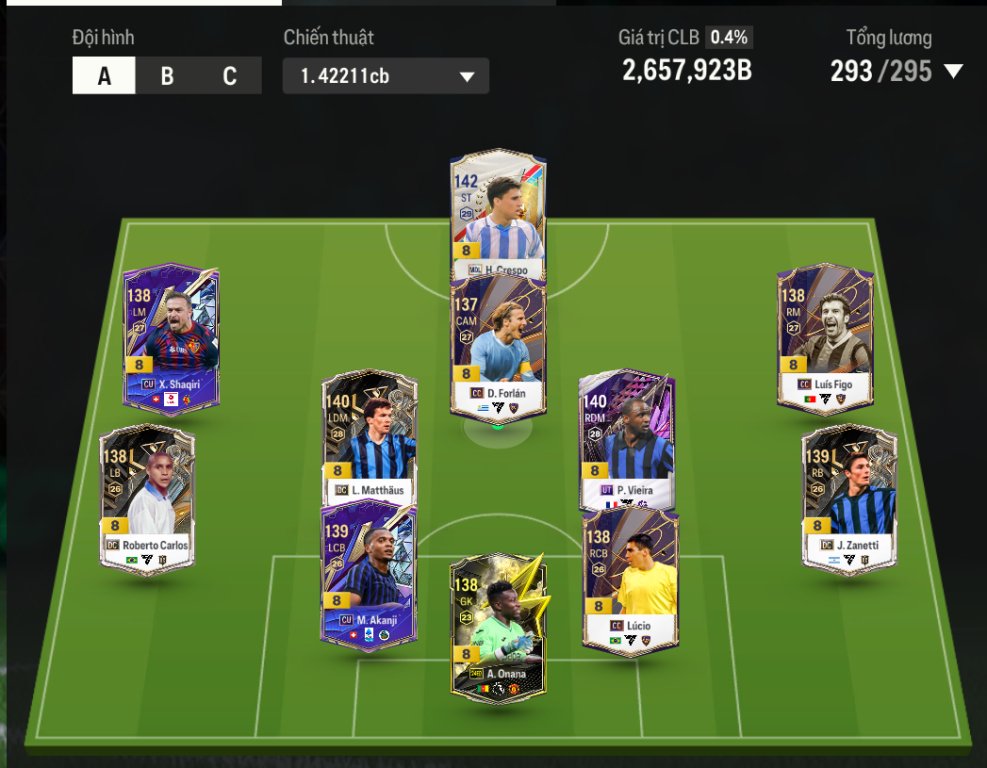987x768 pixels.
Task: Expand the total wage arrow
Action: coord(953,71)
